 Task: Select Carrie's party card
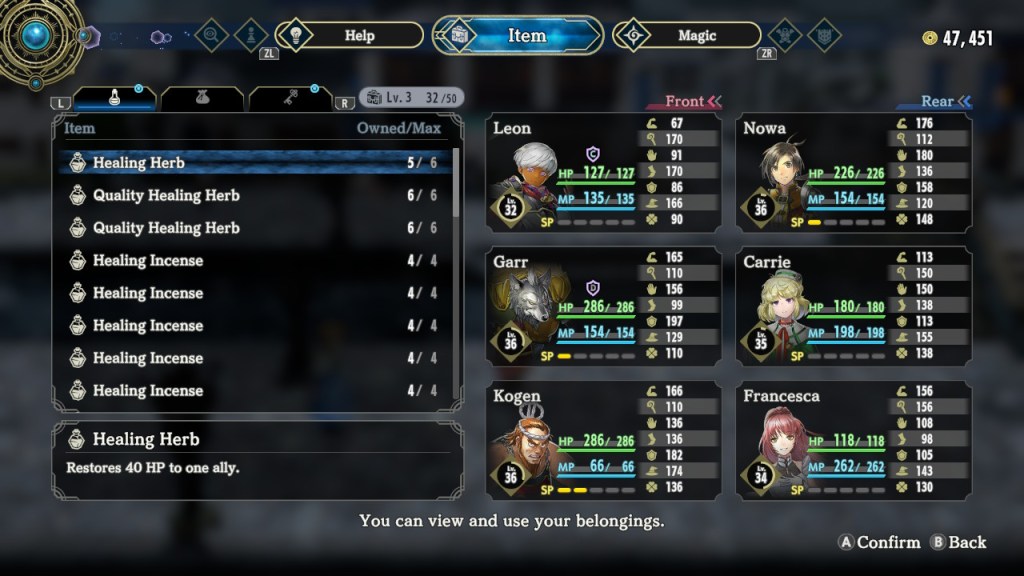click(853, 306)
